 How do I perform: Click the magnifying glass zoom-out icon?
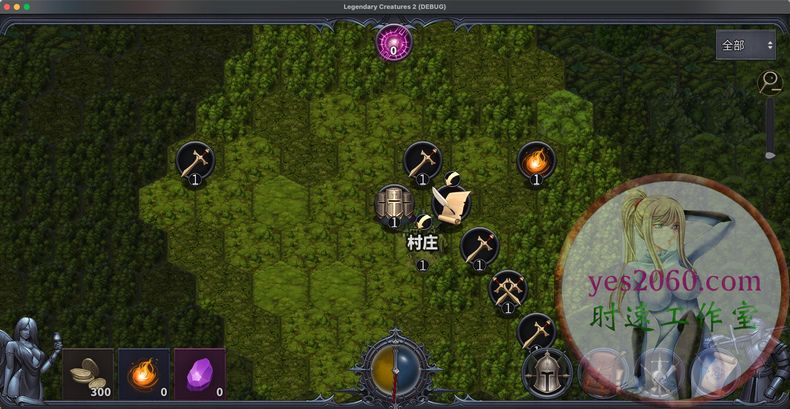(770, 83)
